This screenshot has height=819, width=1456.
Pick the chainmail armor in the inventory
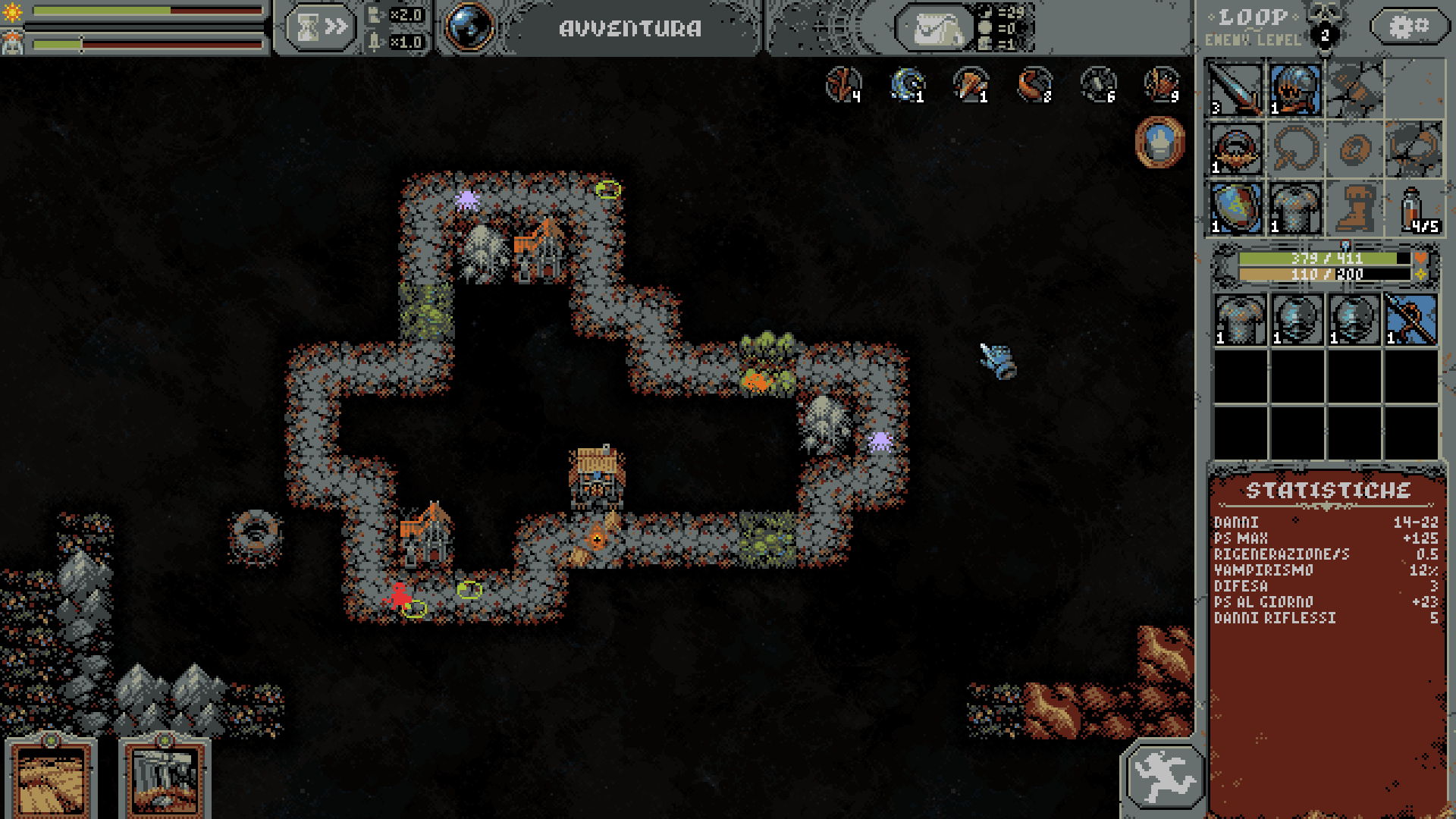coord(1241,320)
